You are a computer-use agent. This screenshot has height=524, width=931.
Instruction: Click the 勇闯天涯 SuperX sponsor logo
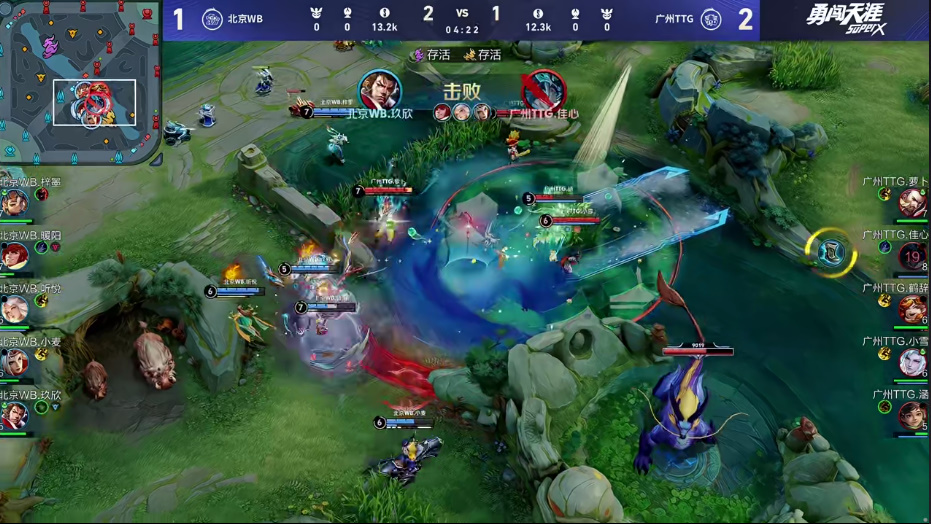pos(845,19)
